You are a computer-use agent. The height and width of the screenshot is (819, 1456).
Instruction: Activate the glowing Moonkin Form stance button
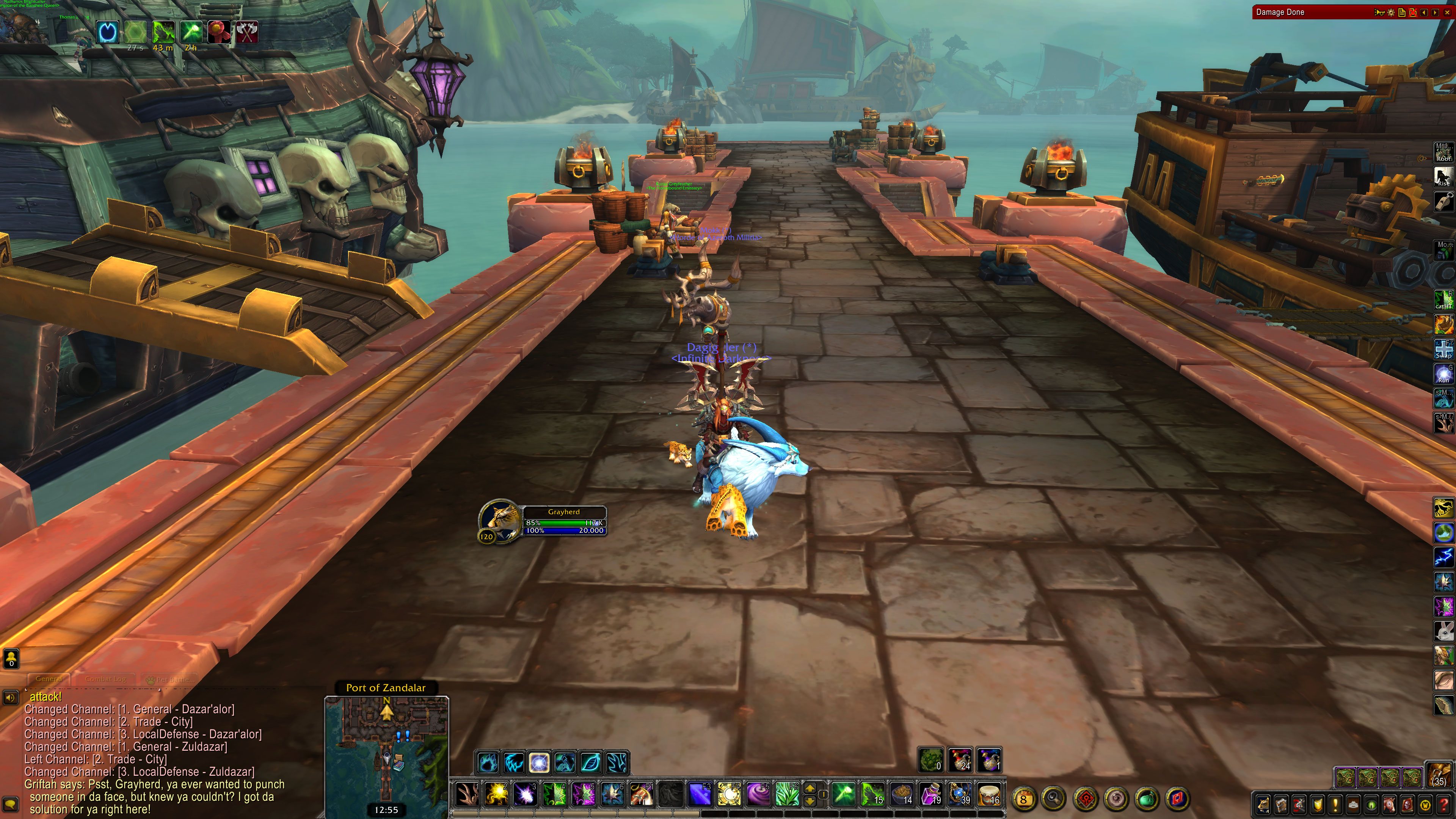click(539, 763)
